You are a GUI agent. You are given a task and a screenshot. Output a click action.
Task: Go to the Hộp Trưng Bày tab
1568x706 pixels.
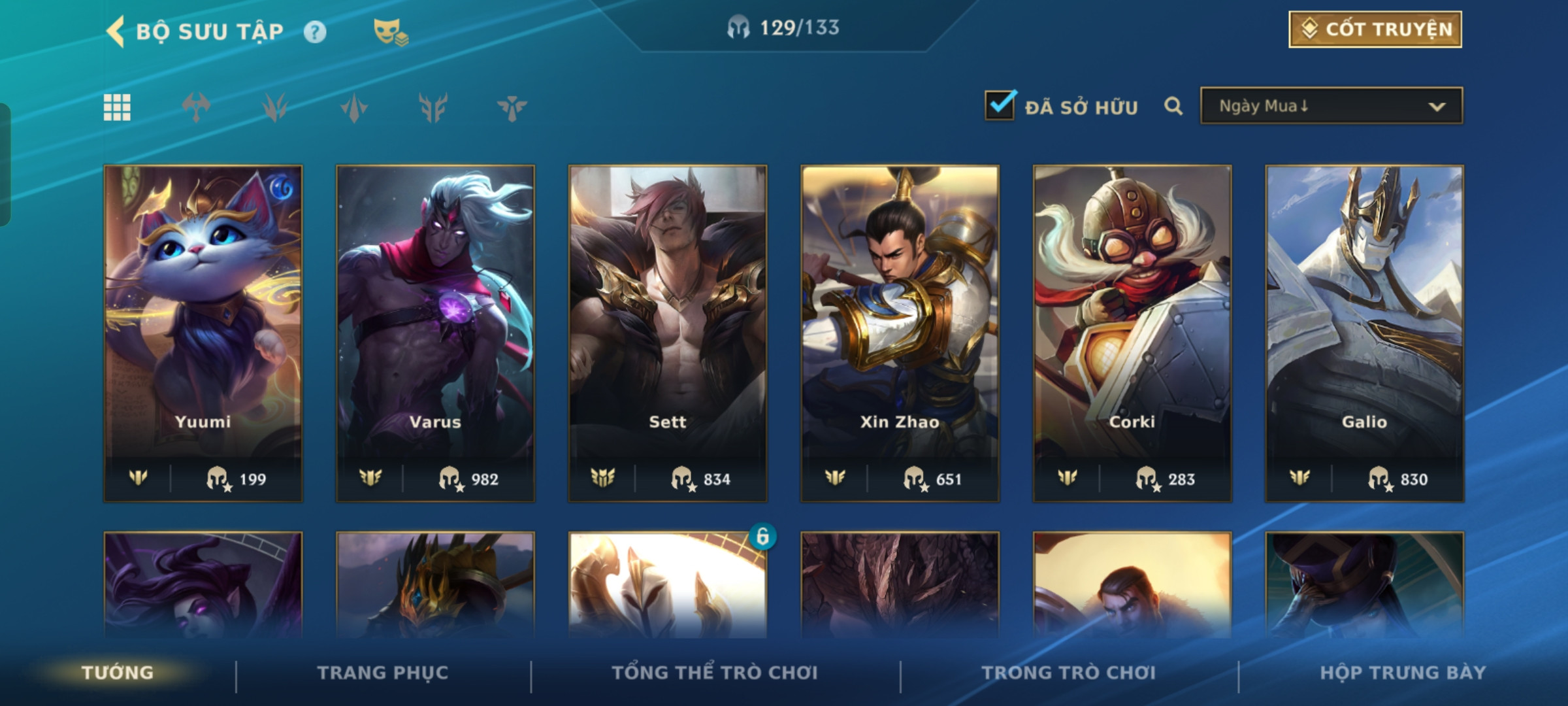point(1403,673)
